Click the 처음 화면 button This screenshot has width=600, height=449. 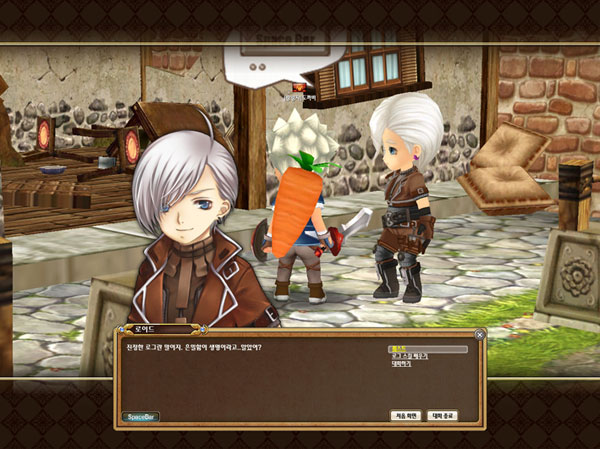pos(404,415)
